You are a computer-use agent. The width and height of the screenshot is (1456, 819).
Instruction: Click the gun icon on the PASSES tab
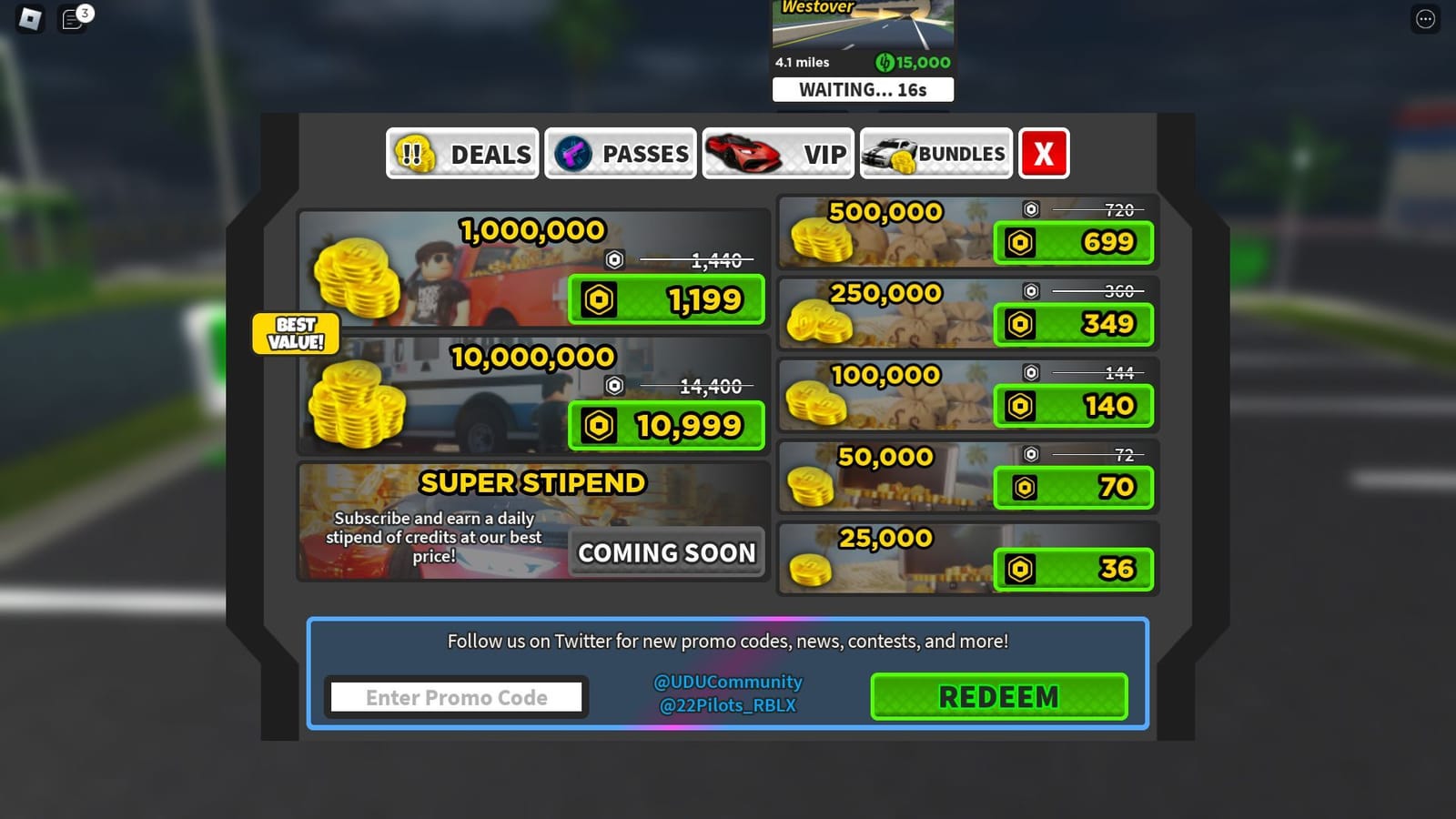(x=573, y=154)
